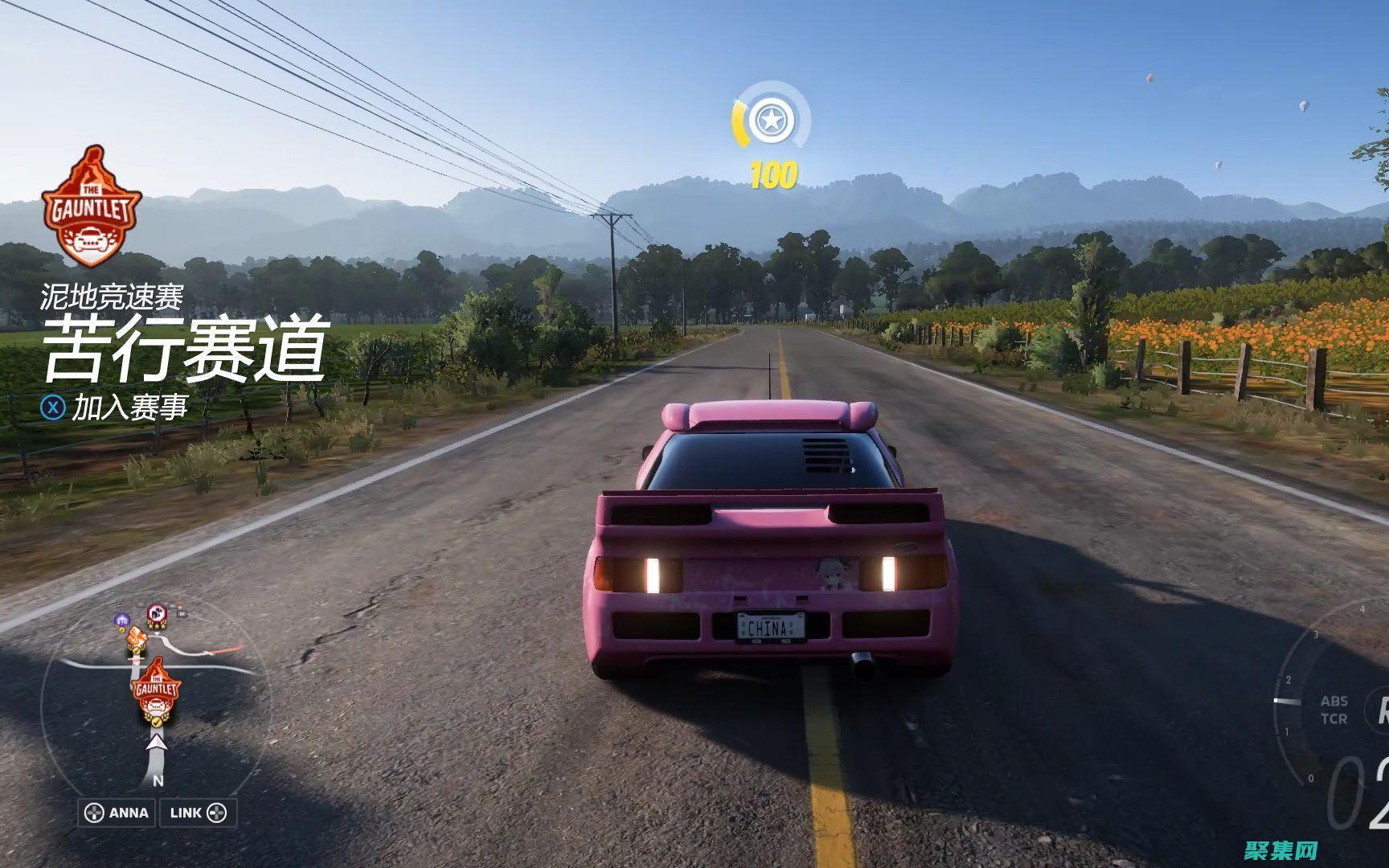Screen dimensions: 1389x868
Task: Open the ANNA assistant
Action: pyautogui.click(x=117, y=813)
